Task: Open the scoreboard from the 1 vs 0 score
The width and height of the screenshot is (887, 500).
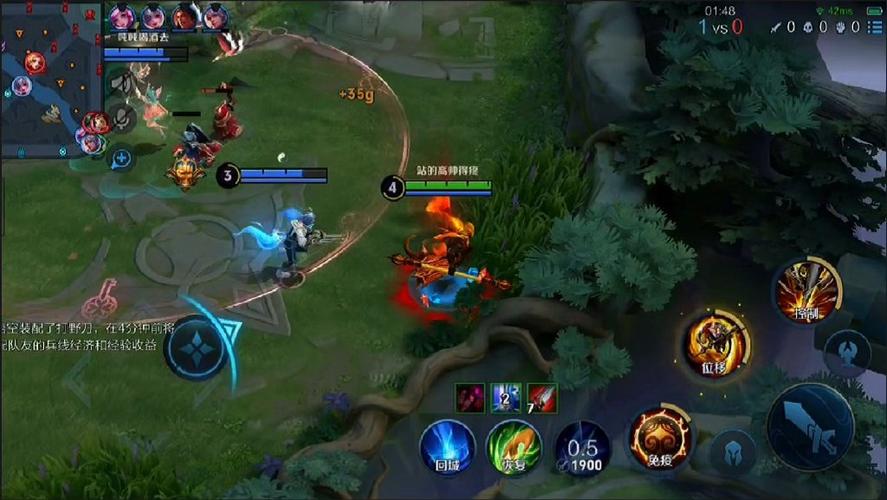Action: [721, 27]
